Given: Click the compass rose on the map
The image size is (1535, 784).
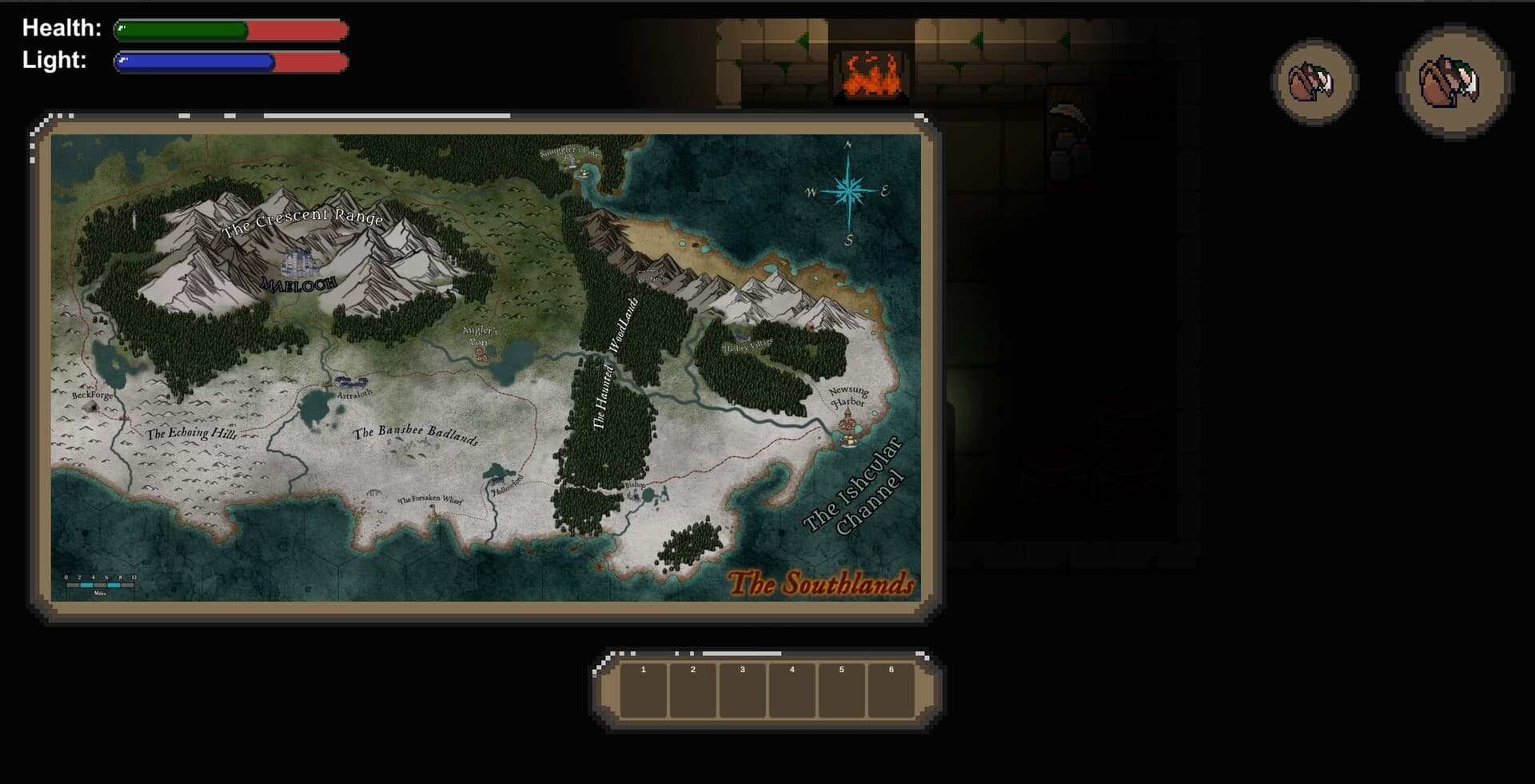Looking at the screenshot, I should tap(847, 192).
